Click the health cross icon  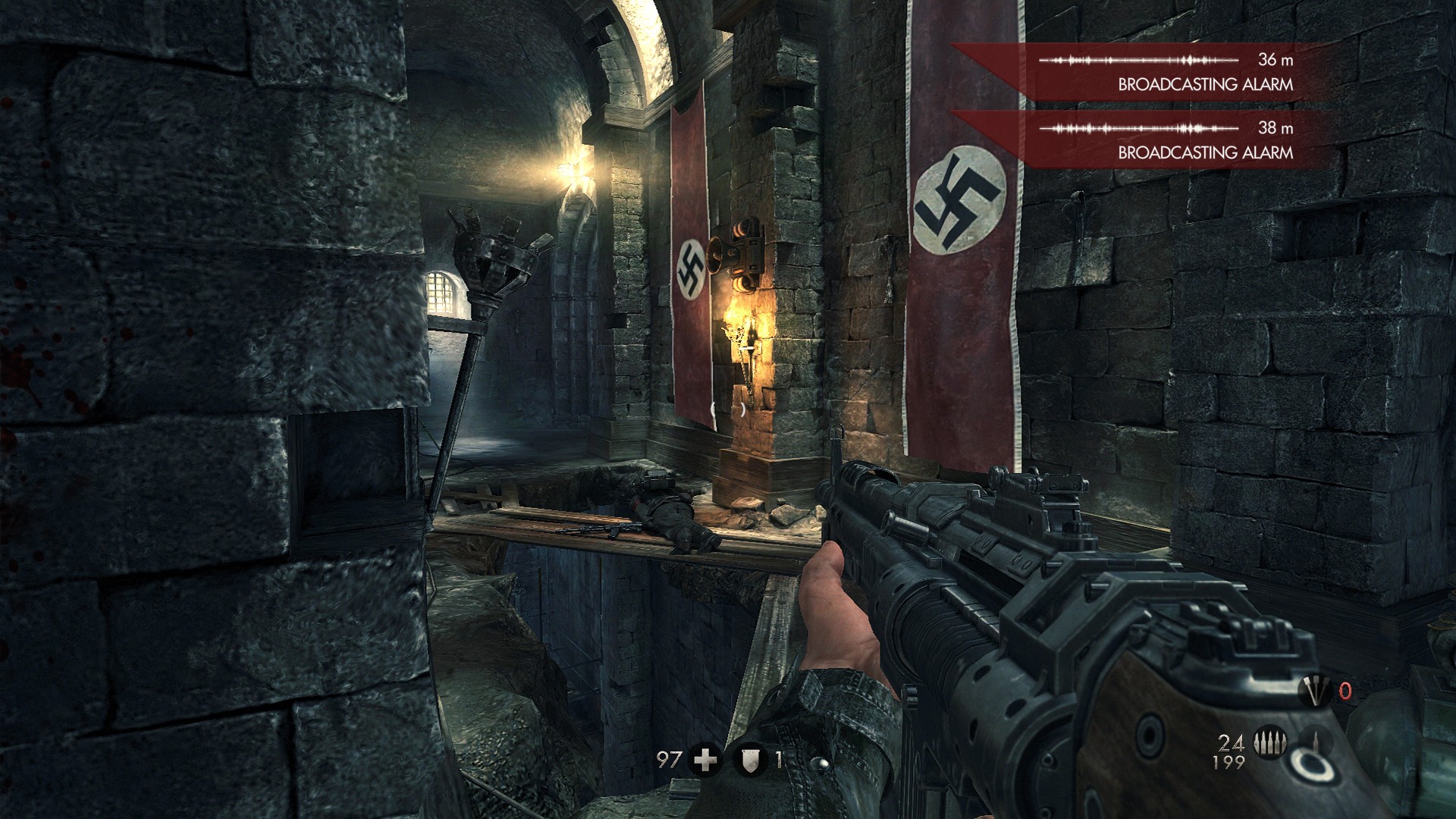coord(706,760)
